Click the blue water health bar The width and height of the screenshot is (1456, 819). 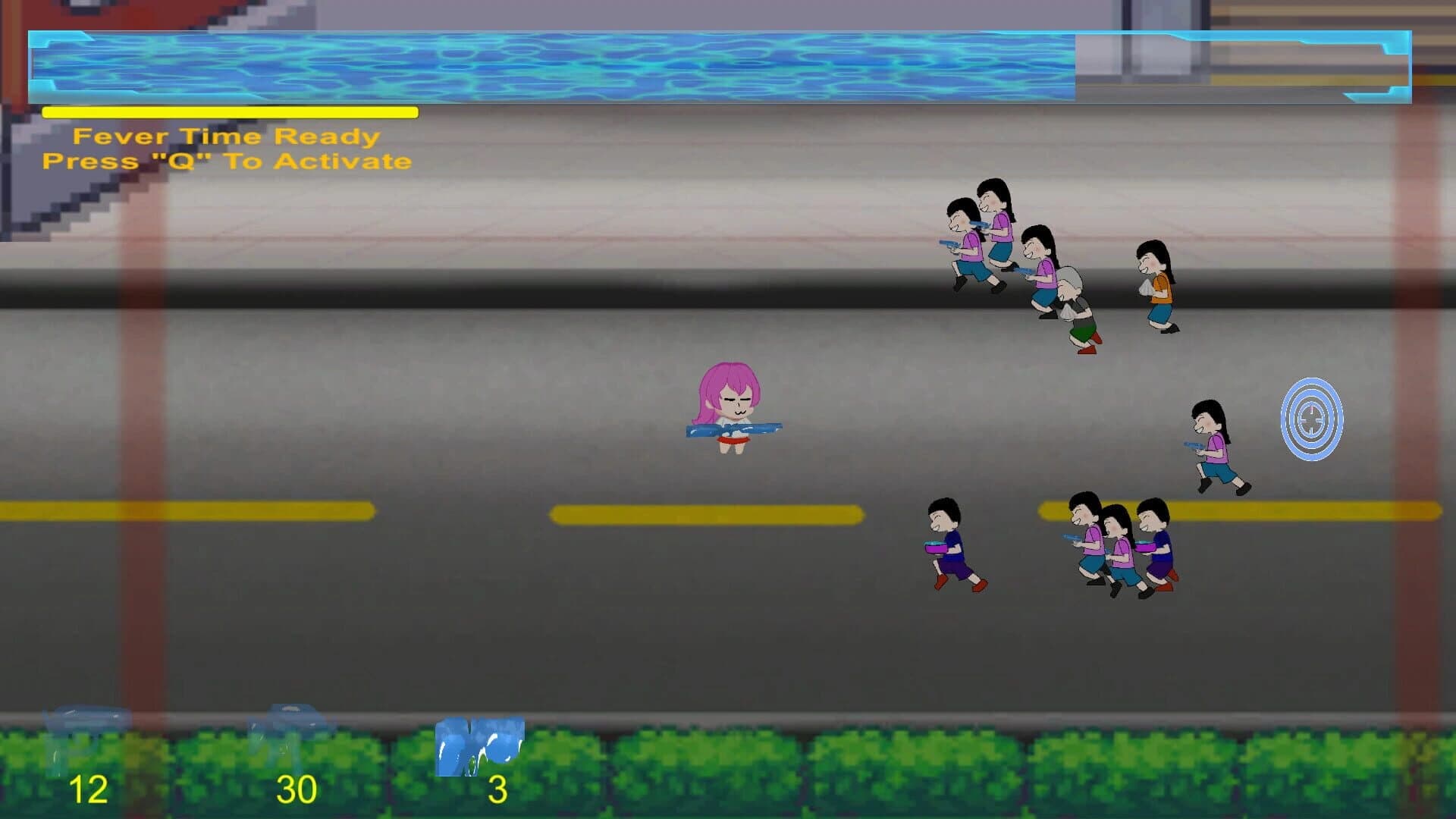pos(531,64)
